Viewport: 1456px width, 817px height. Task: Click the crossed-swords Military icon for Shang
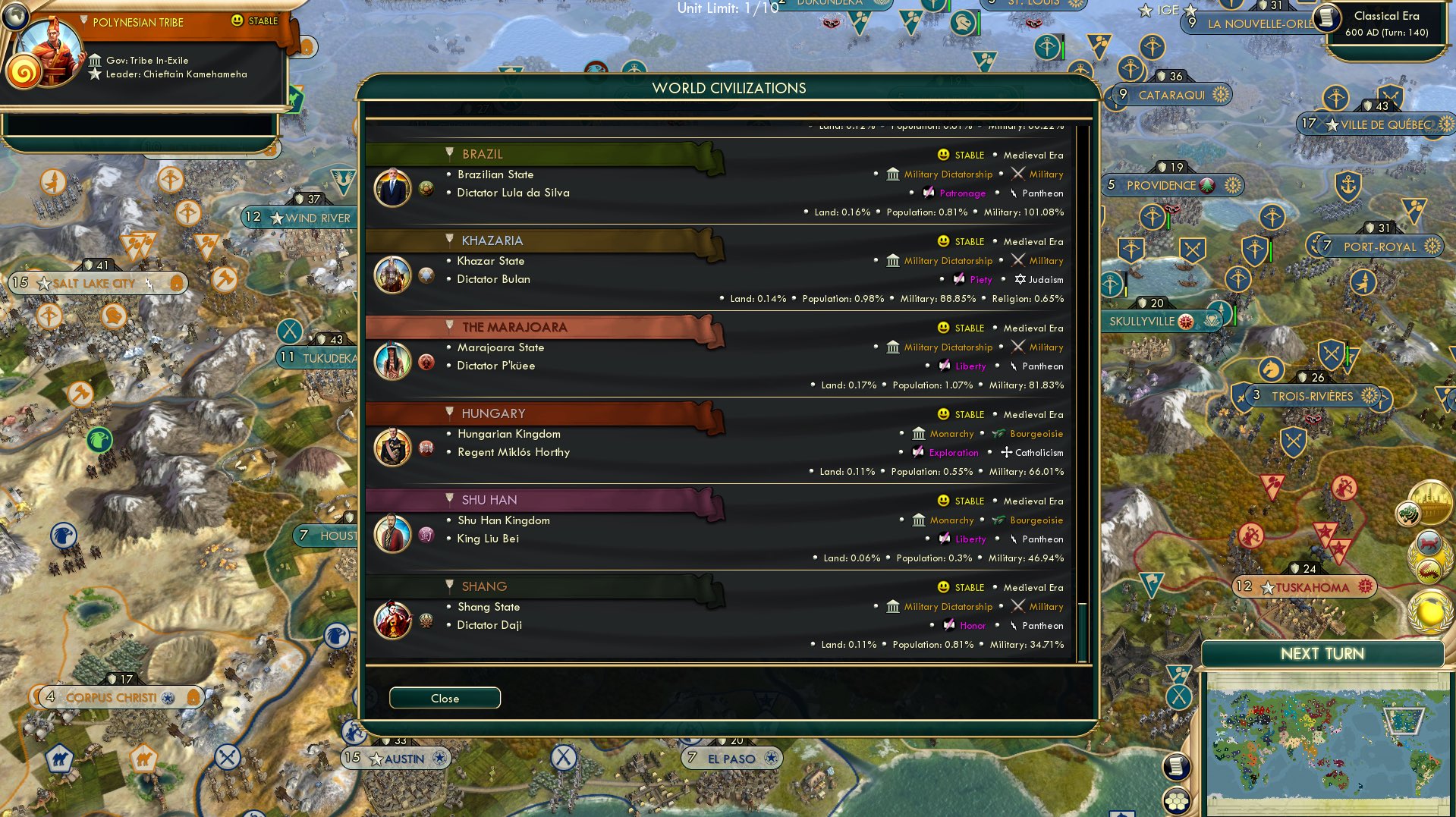coord(1018,606)
